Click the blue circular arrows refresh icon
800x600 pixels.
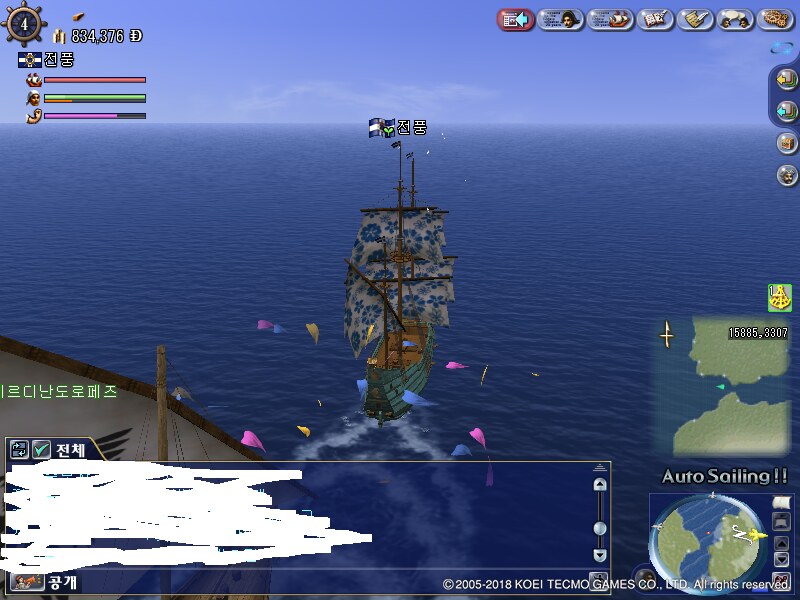pos(783,47)
